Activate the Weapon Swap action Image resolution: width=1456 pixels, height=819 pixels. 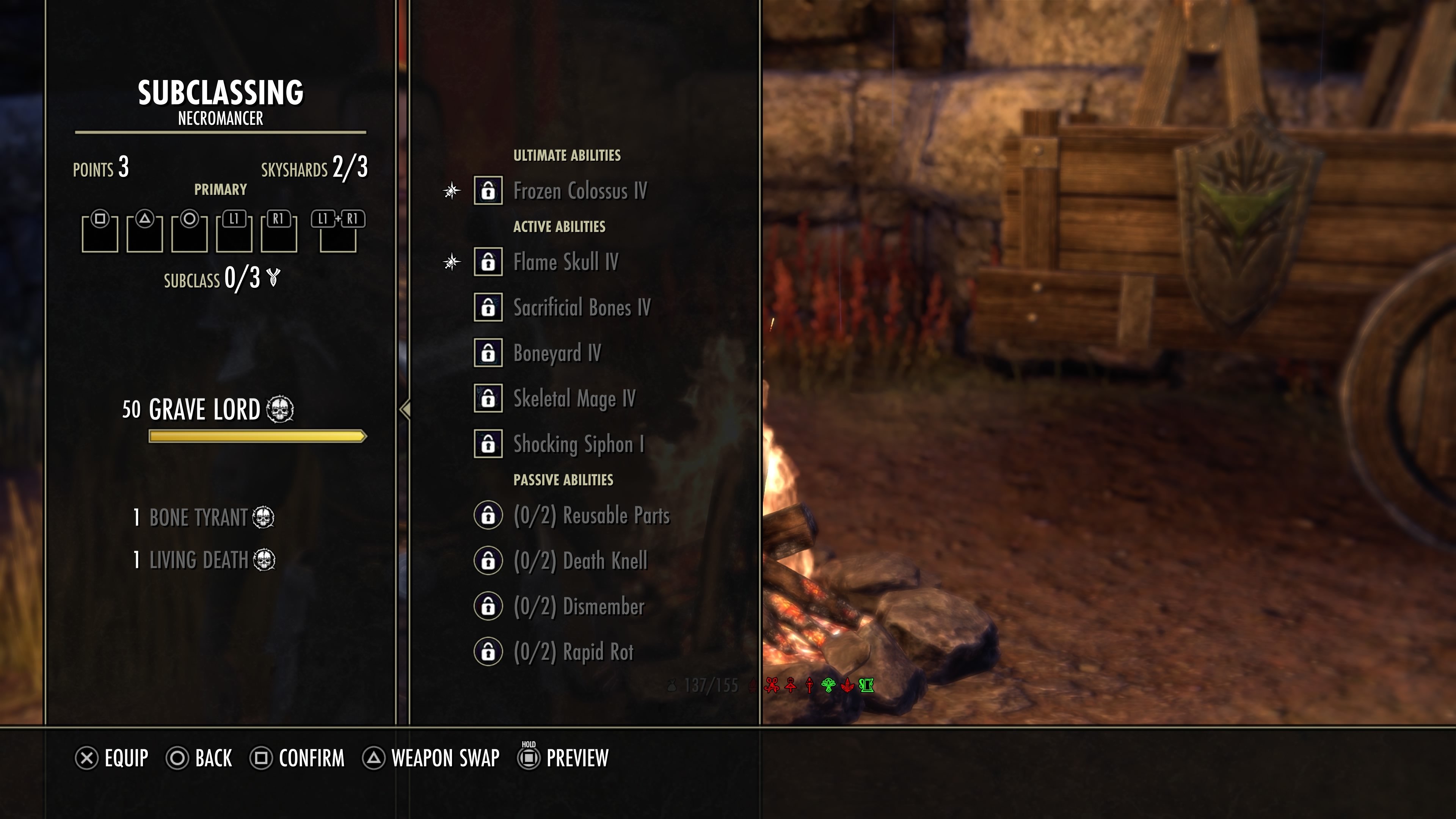[x=431, y=758]
